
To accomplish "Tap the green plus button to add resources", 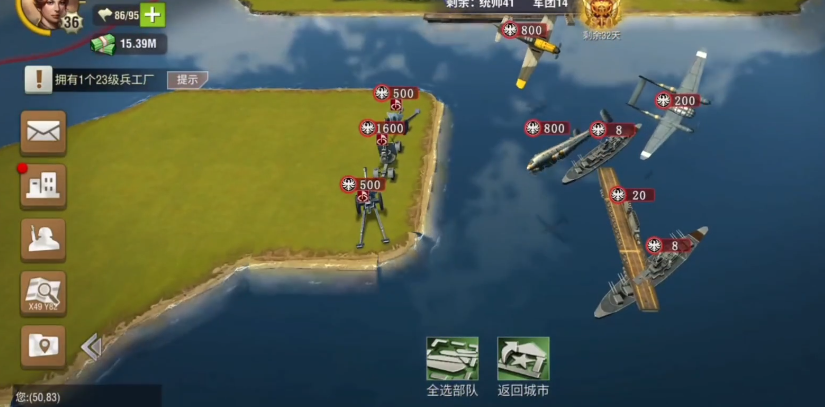I will (152, 15).
